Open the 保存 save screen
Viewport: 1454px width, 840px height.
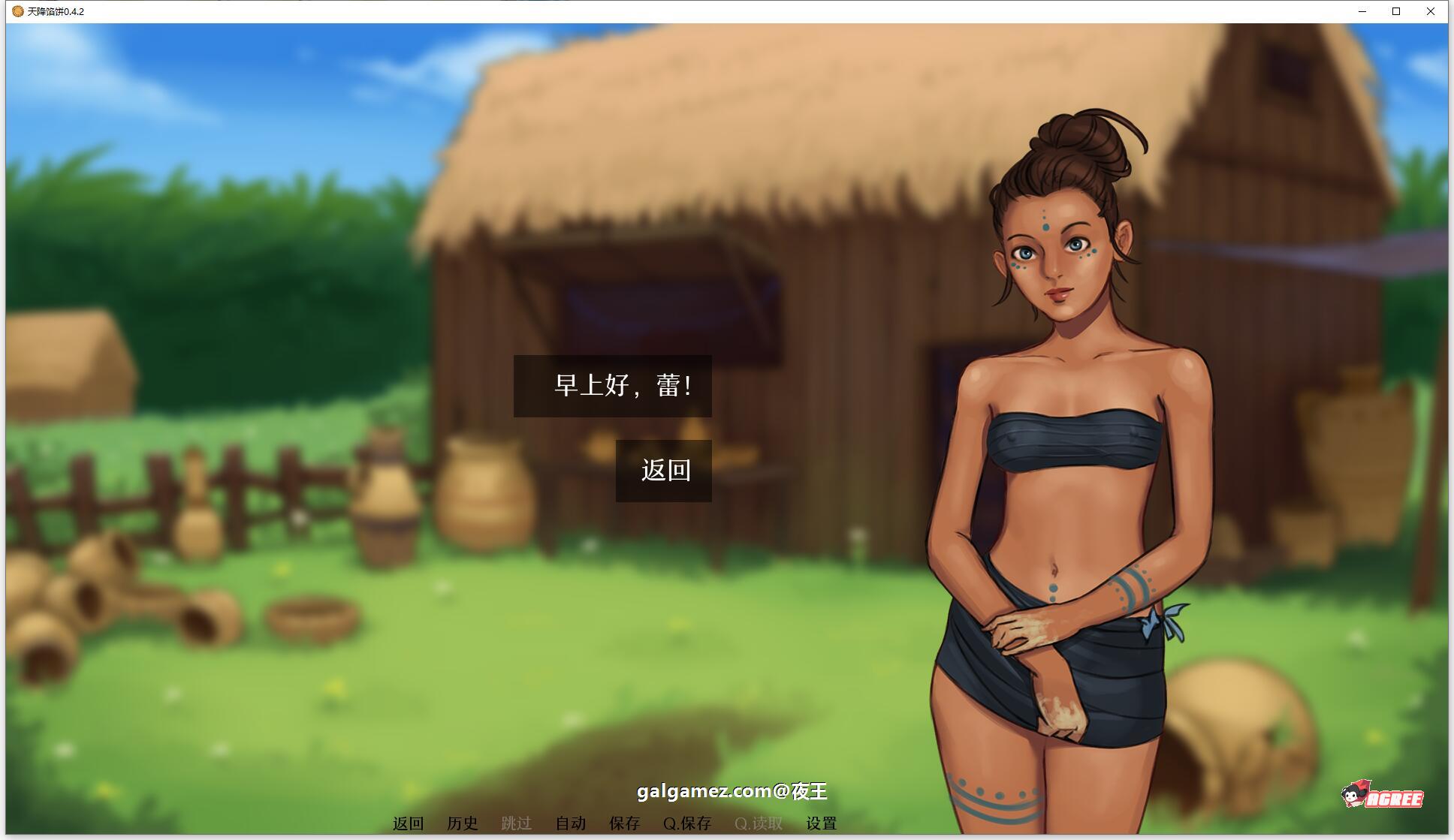(624, 823)
